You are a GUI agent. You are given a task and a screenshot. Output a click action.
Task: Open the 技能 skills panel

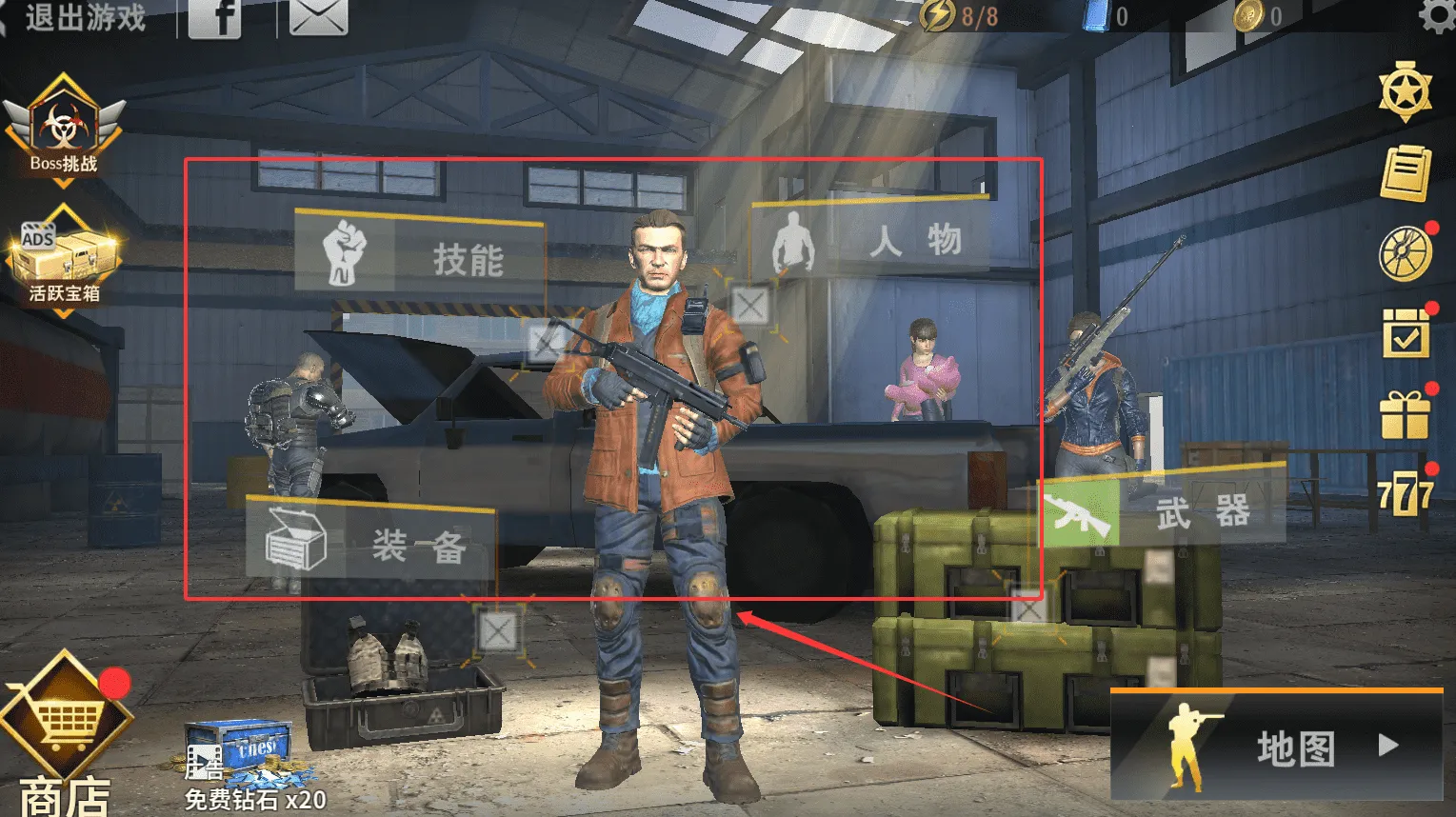pyautogui.click(x=419, y=256)
